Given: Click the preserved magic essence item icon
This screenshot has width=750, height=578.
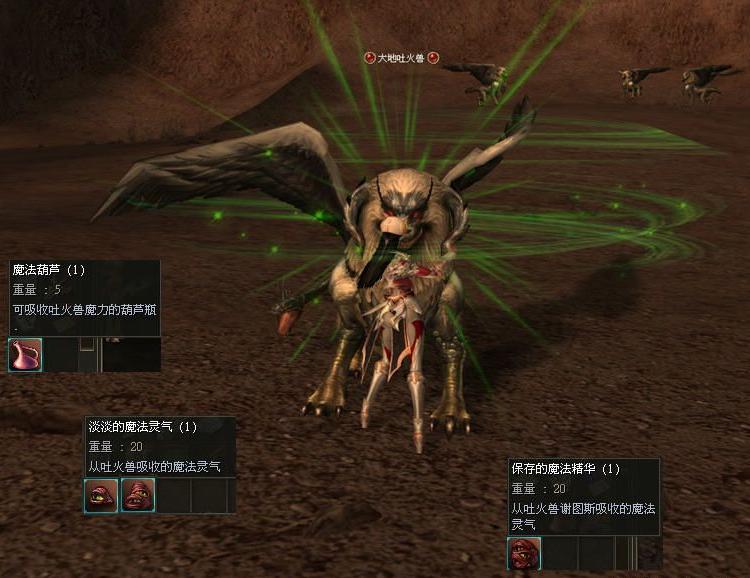Looking at the screenshot, I should click(x=524, y=553).
